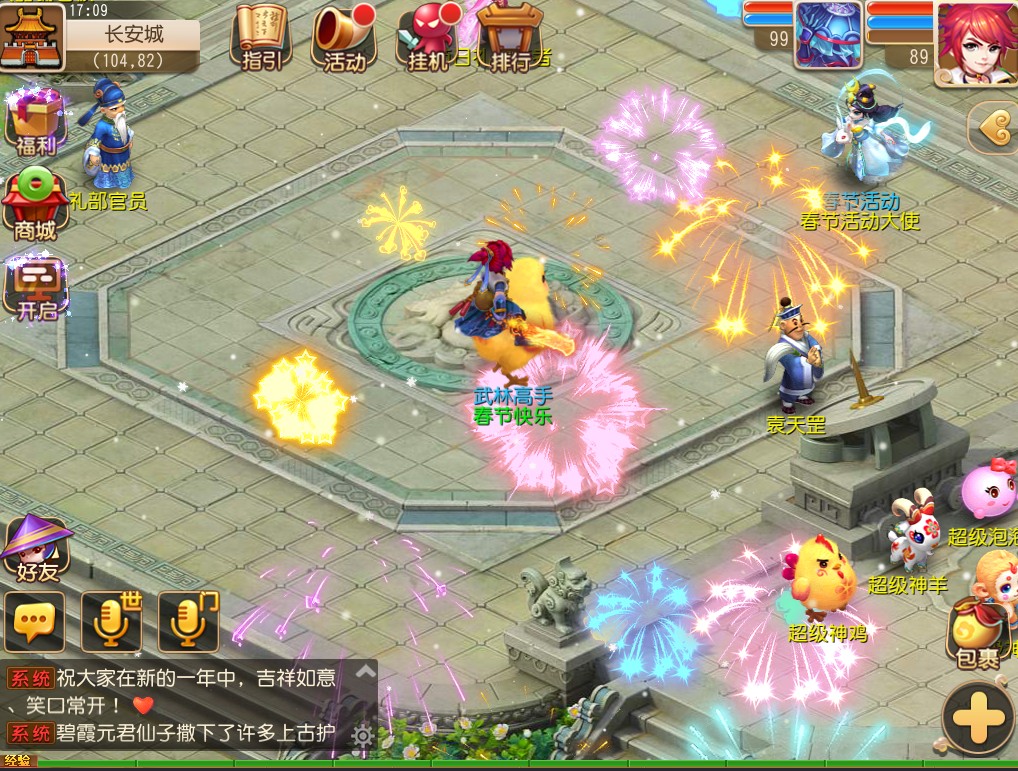
Task: Open the 指引 guide book
Action: pos(261,37)
